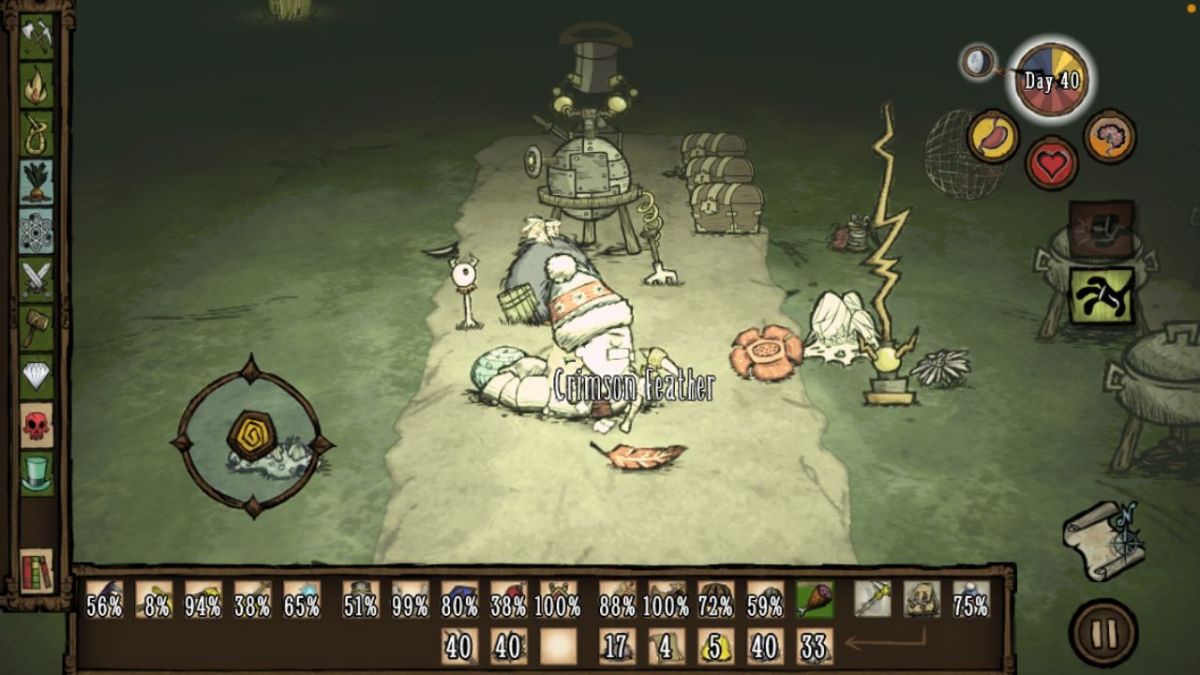Switch to the top hat Dress tab
The width and height of the screenshot is (1200, 675).
[37, 472]
